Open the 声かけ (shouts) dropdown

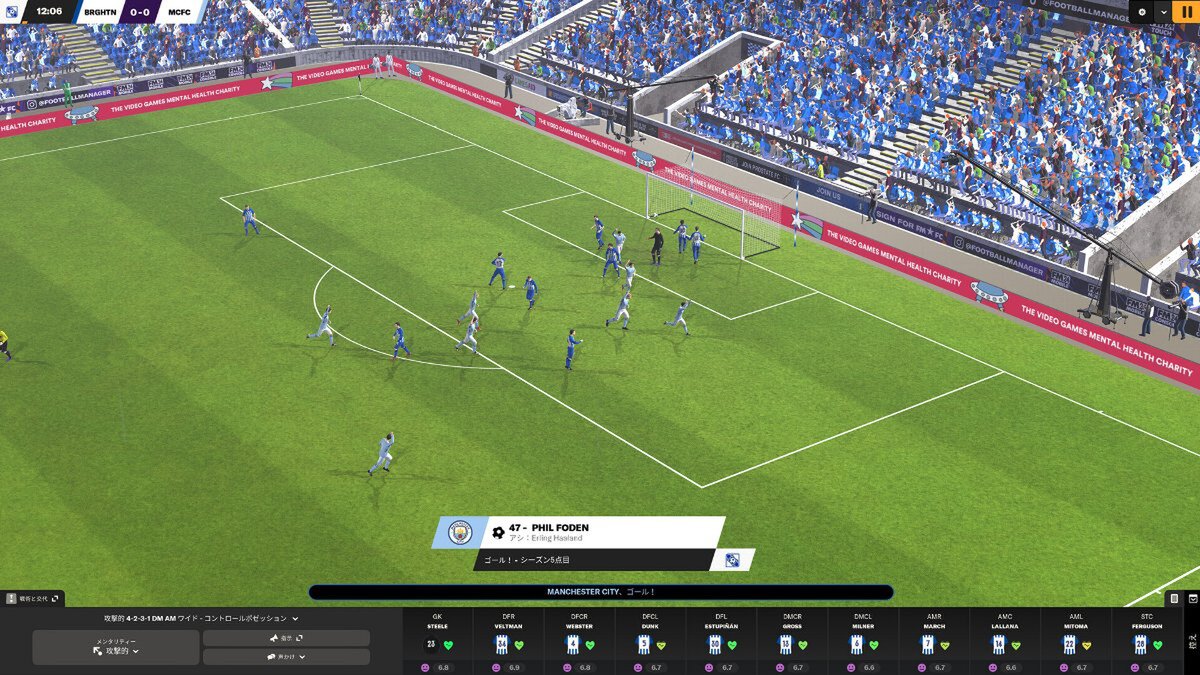click(x=286, y=657)
